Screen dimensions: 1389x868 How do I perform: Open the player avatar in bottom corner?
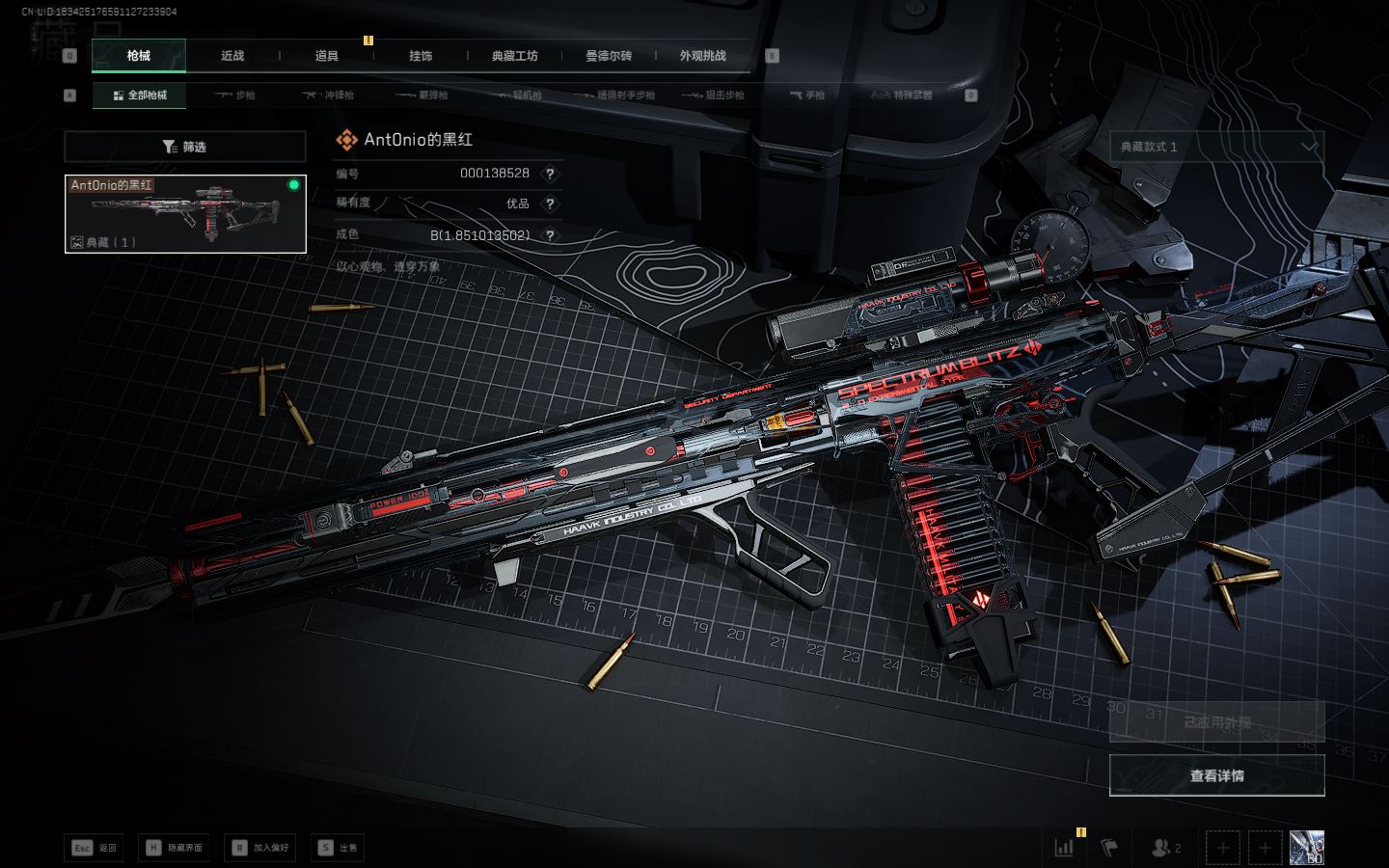click(x=1307, y=848)
